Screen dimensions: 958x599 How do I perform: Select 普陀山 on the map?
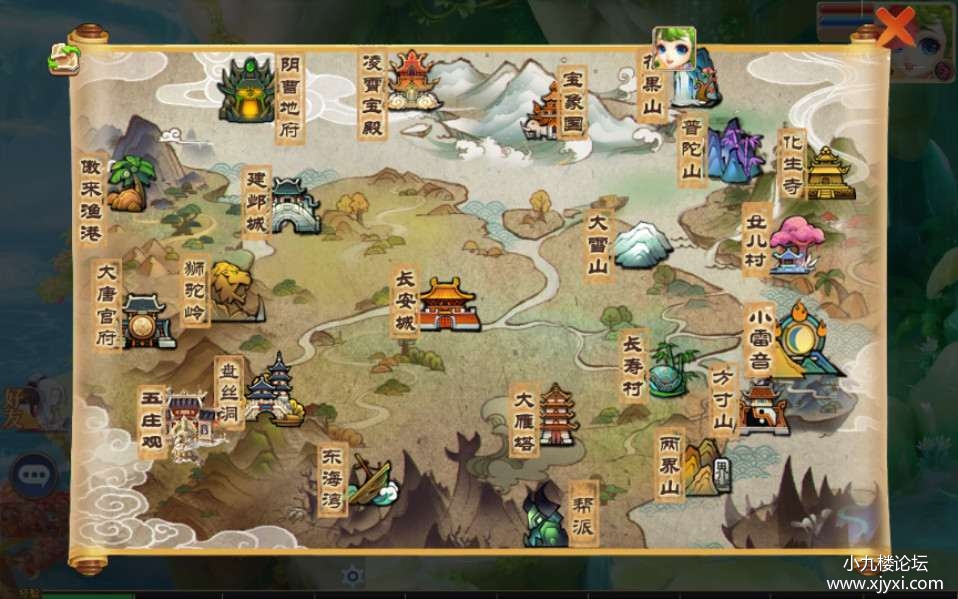point(734,151)
